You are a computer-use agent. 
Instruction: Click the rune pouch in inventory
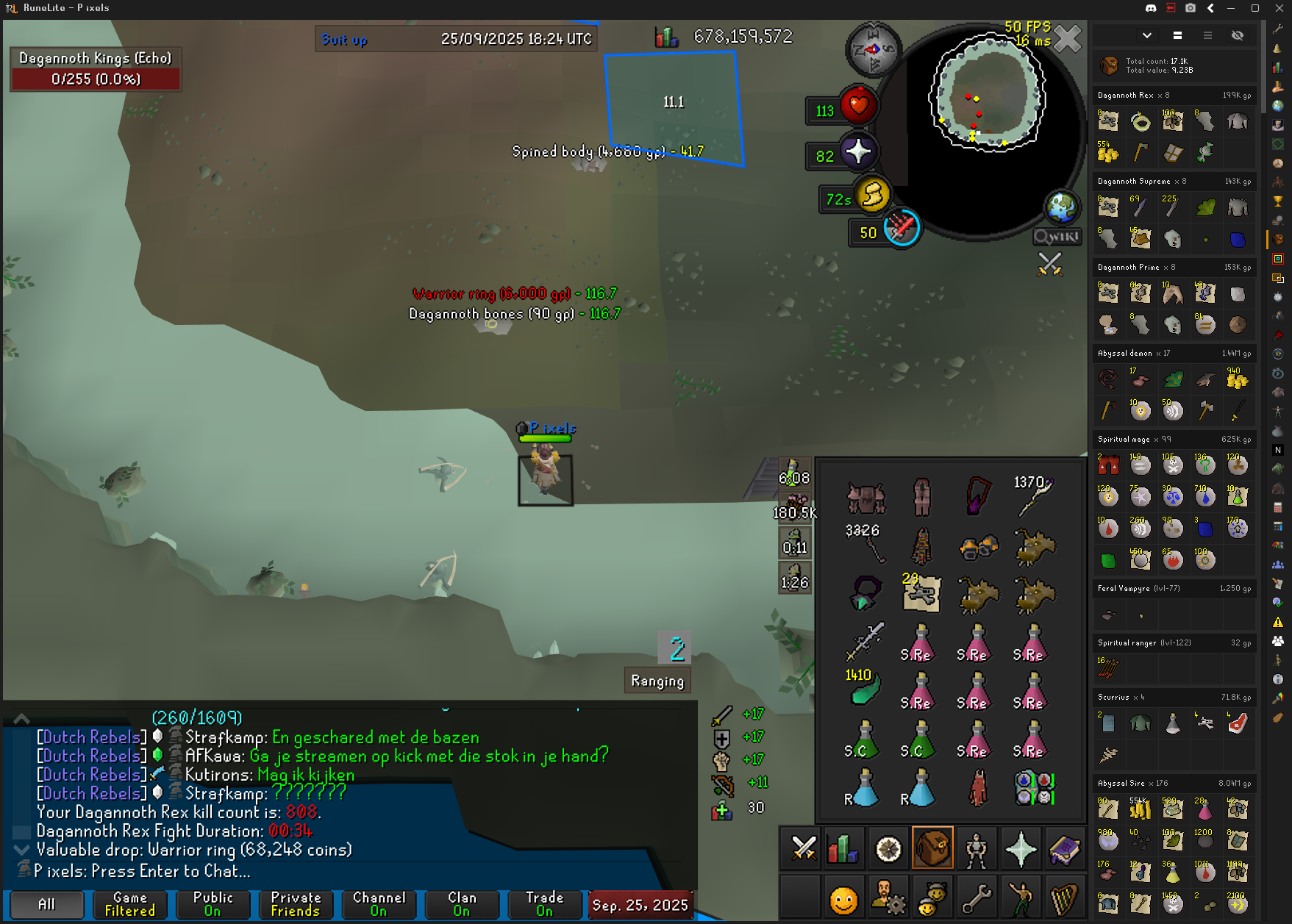[1035, 788]
